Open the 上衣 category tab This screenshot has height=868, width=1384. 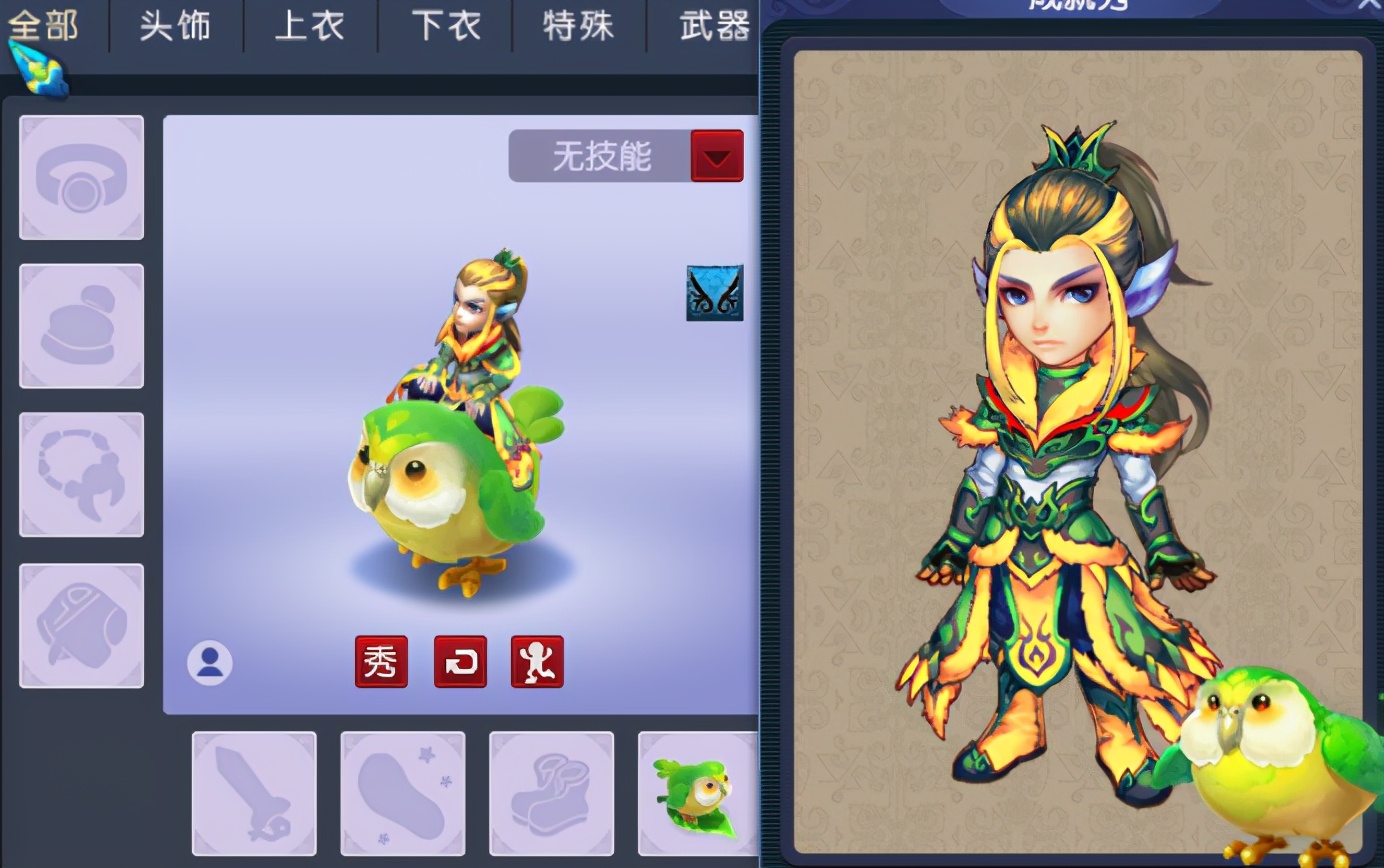pos(309,27)
